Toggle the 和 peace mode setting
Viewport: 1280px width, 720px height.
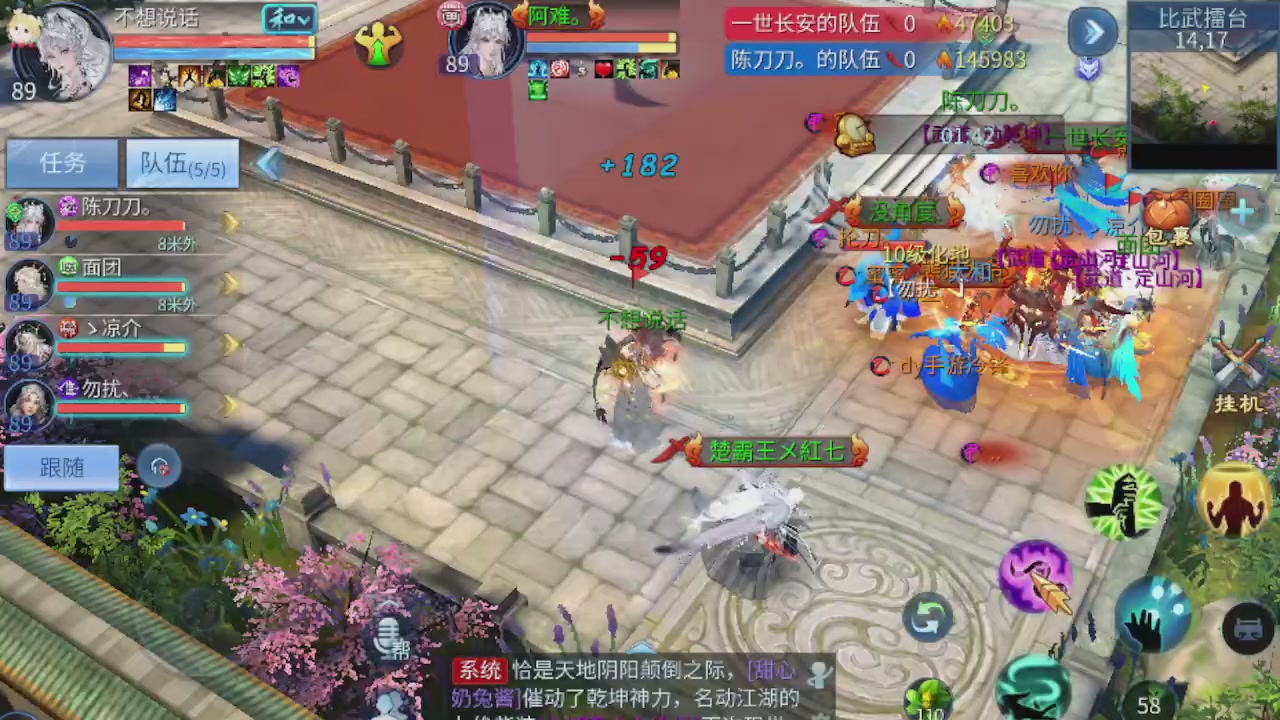[287, 20]
